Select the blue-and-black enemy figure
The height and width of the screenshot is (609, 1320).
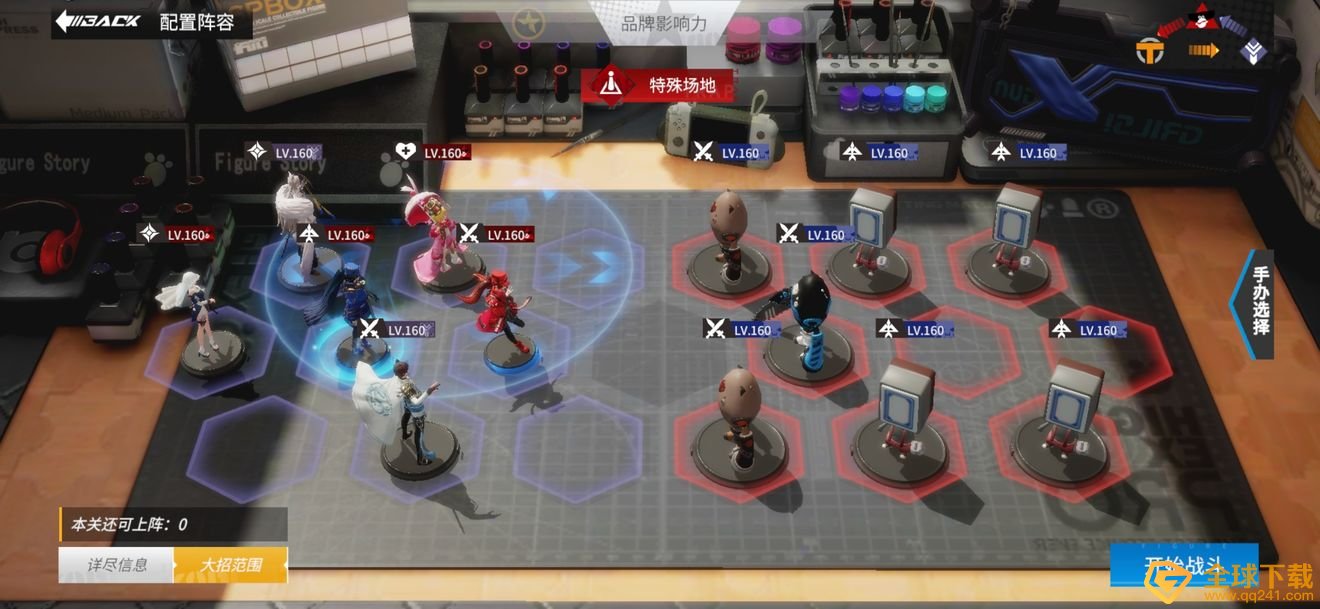[806, 318]
